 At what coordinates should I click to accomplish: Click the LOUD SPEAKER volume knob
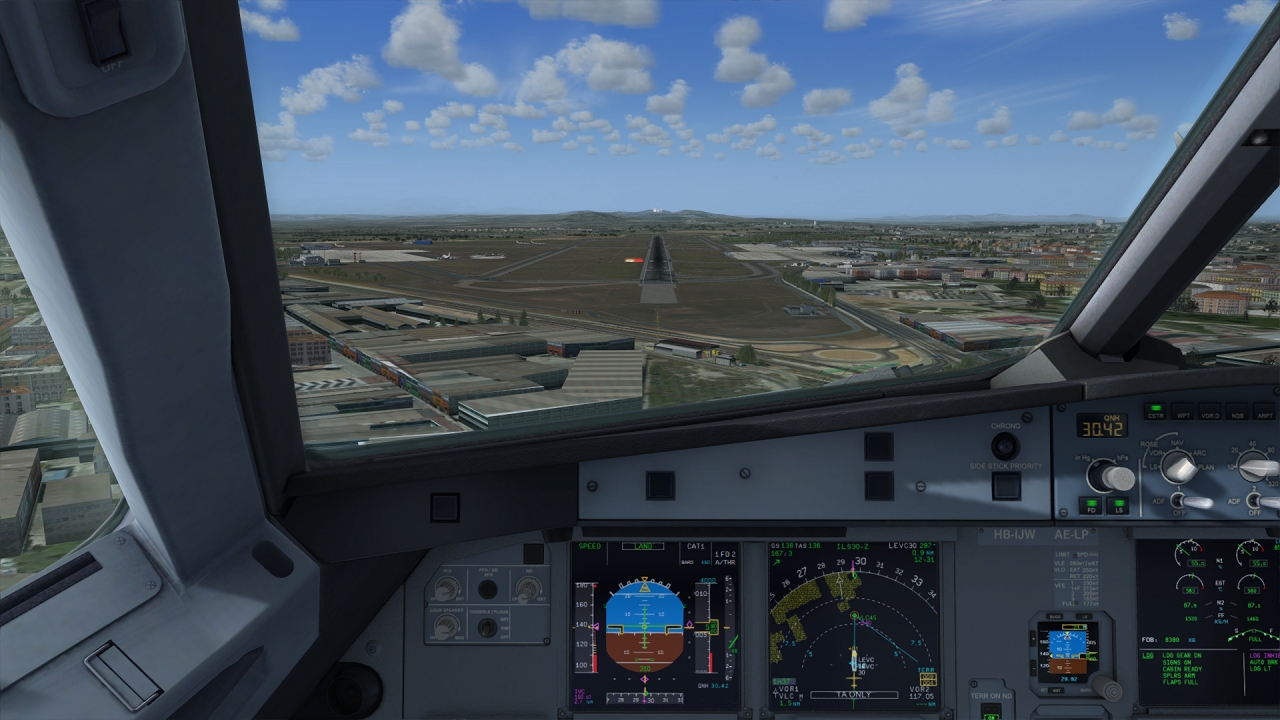446,627
